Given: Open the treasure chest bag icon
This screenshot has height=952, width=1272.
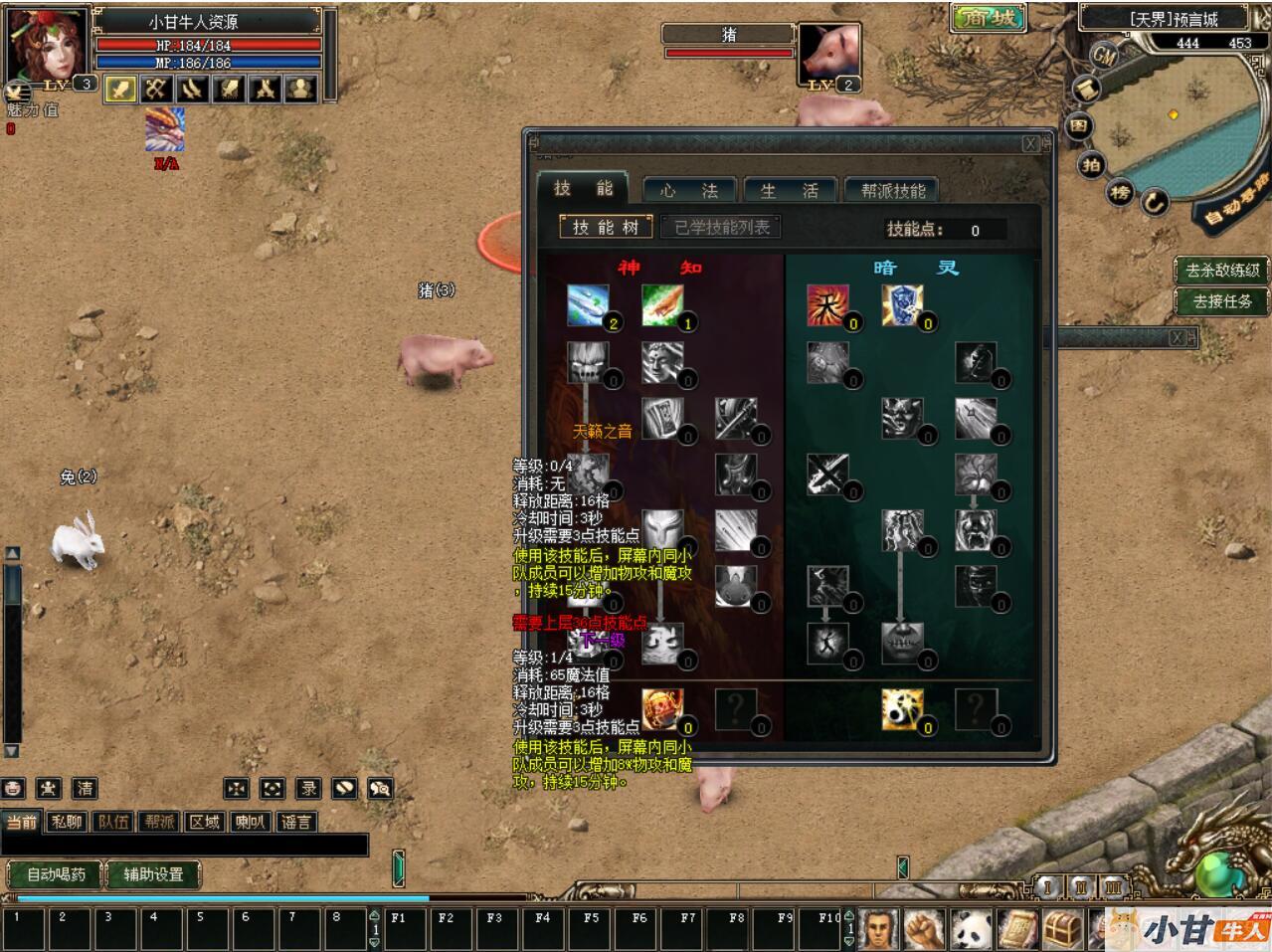Looking at the screenshot, I should pyautogui.click(x=1062, y=929).
